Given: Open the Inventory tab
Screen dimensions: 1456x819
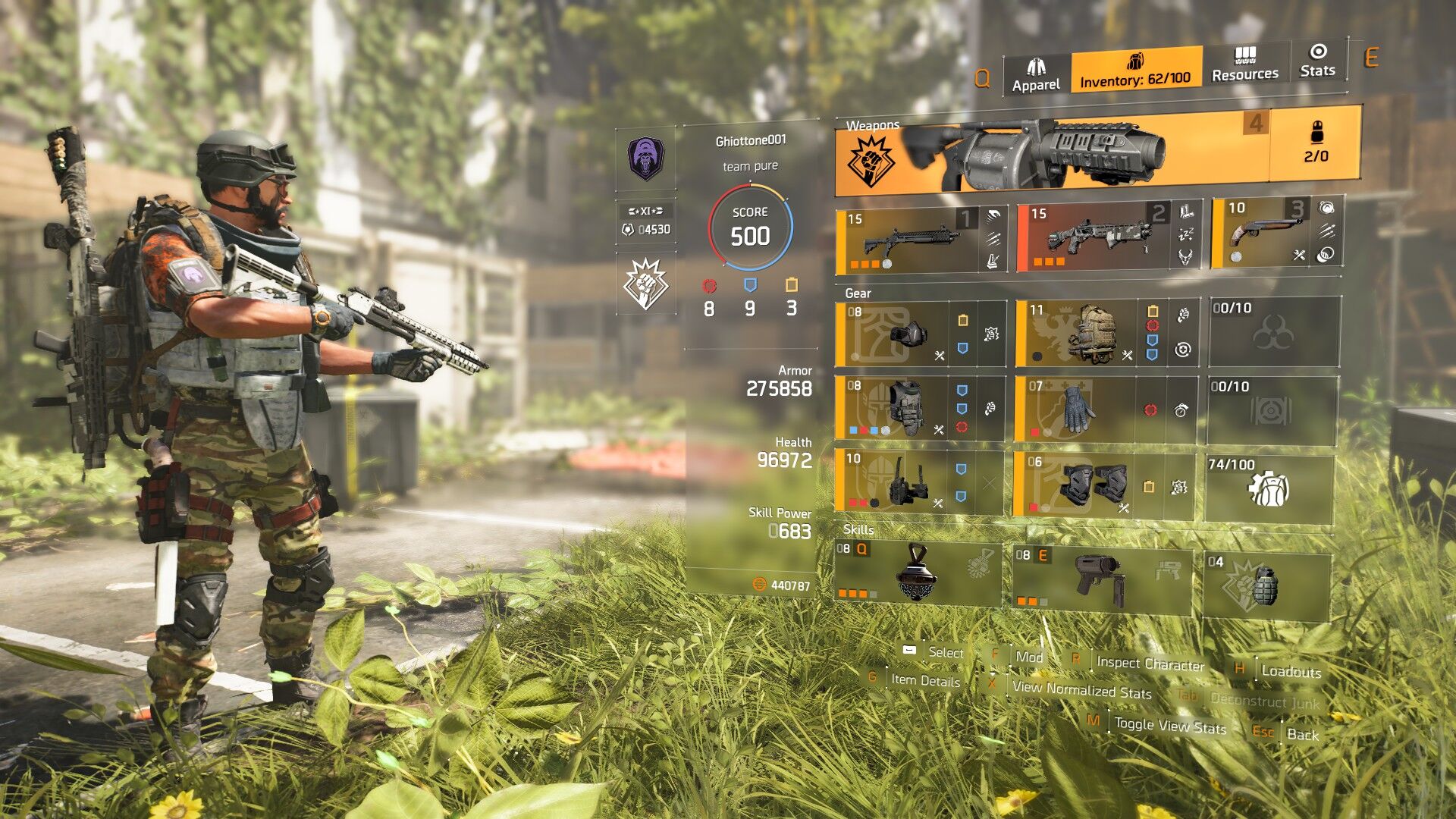Looking at the screenshot, I should click(x=1135, y=70).
